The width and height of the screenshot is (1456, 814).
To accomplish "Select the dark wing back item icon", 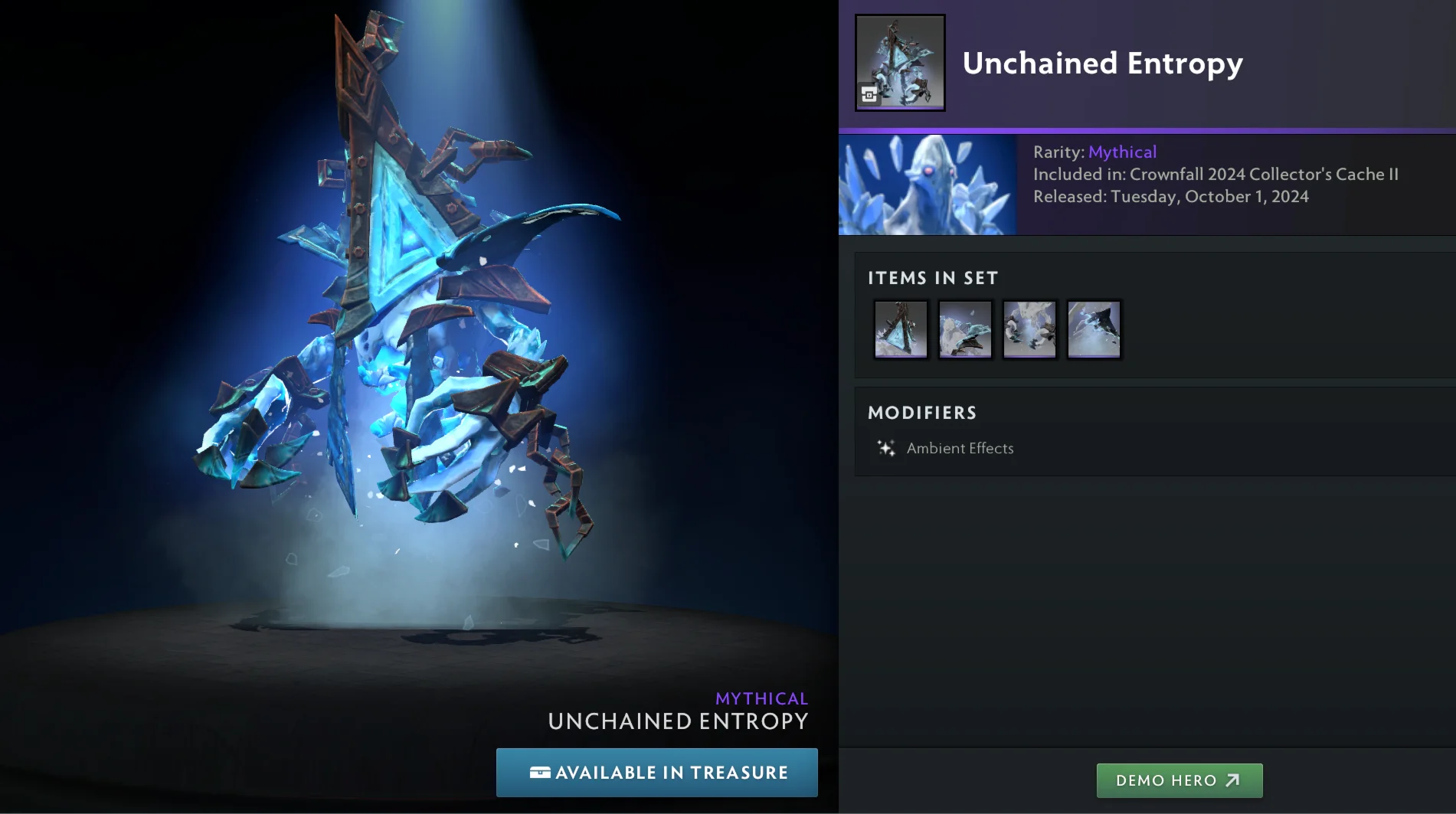I will [1093, 329].
